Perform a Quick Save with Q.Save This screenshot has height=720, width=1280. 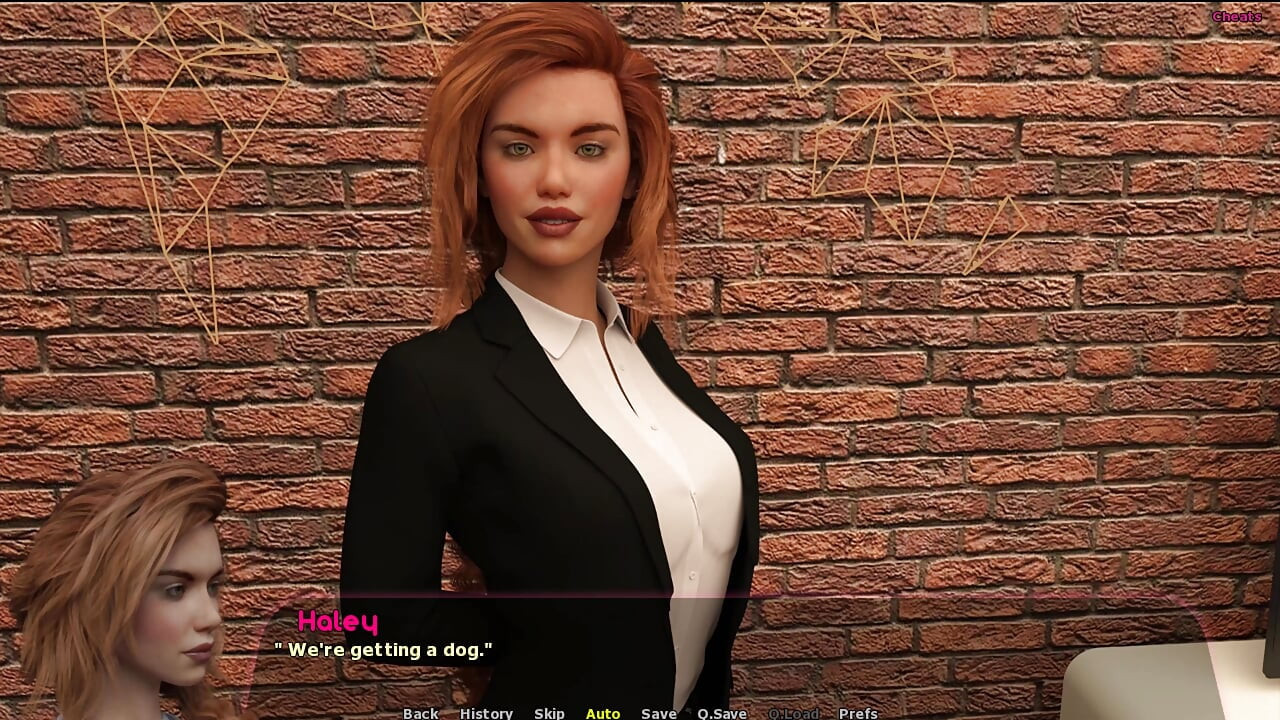click(x=720, y=714)
